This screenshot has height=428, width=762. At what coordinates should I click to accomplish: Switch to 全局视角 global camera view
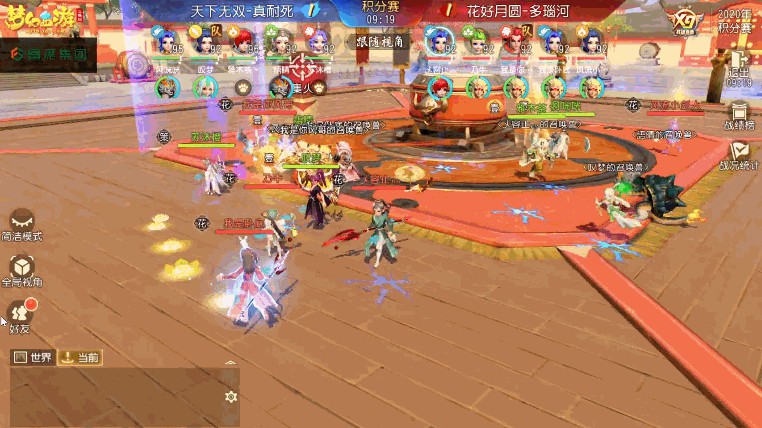pos(21,270)
